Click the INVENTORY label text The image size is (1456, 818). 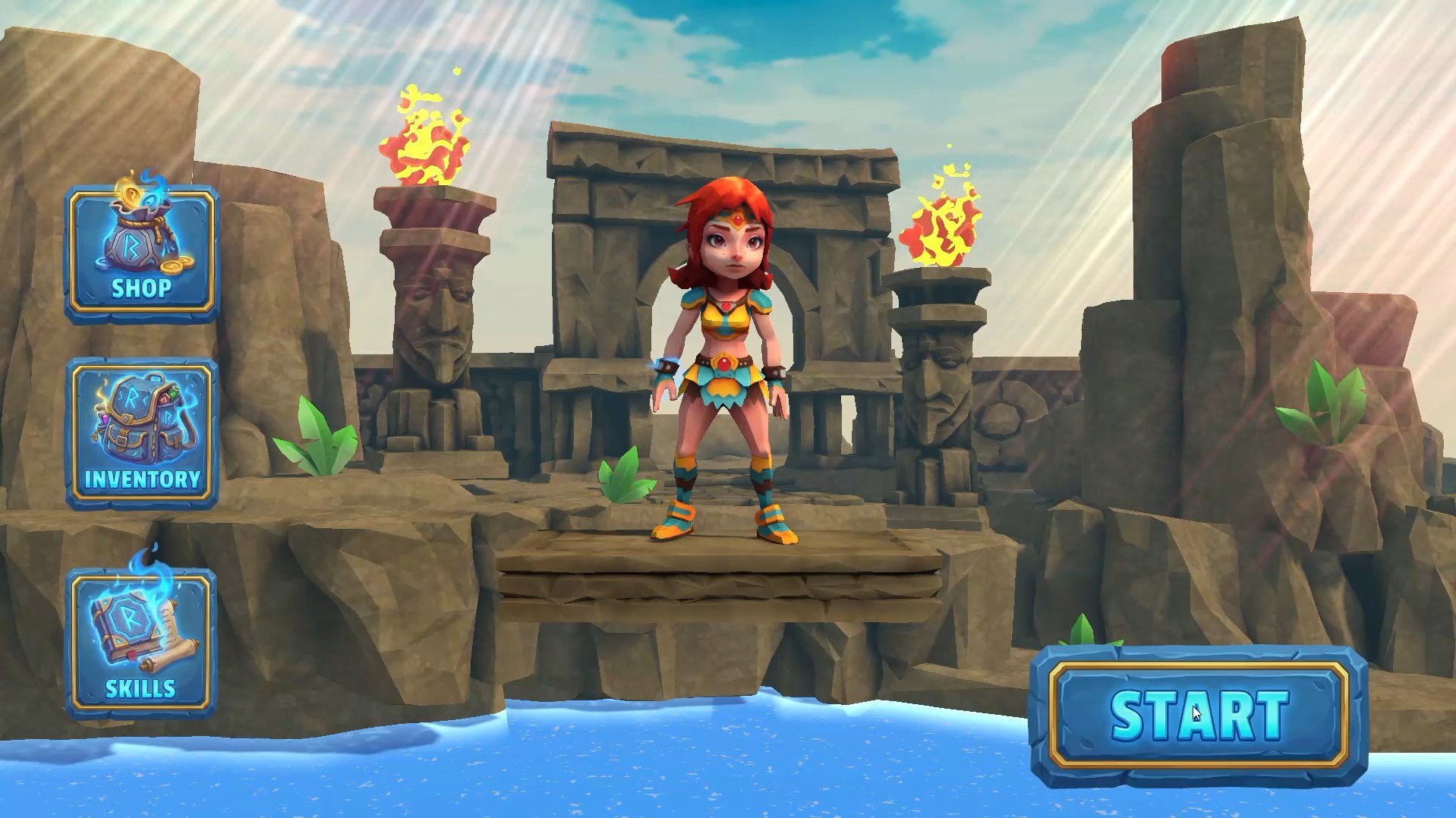coord(143,479)
